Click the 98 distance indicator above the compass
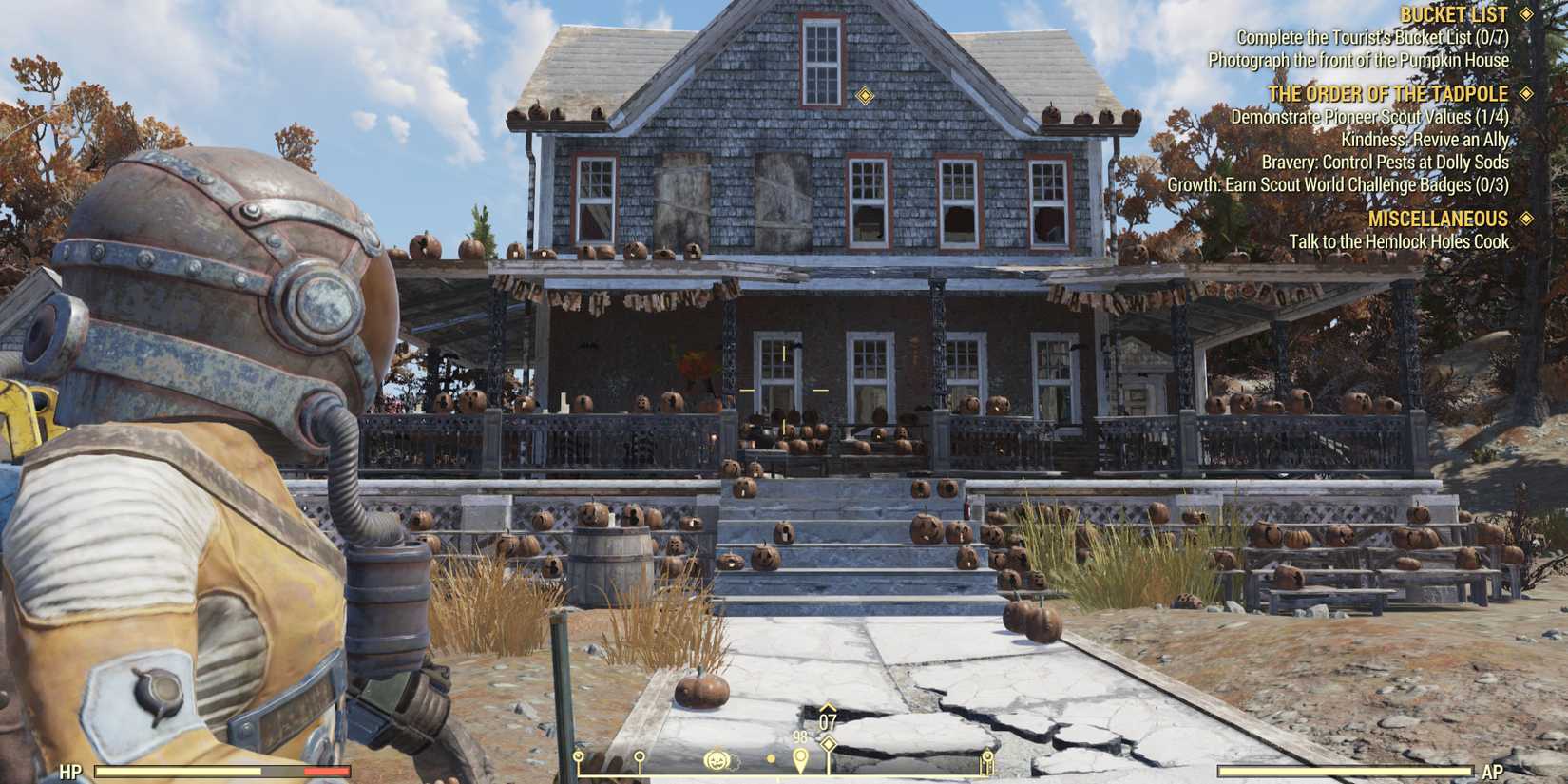 (x=800, y=736)
